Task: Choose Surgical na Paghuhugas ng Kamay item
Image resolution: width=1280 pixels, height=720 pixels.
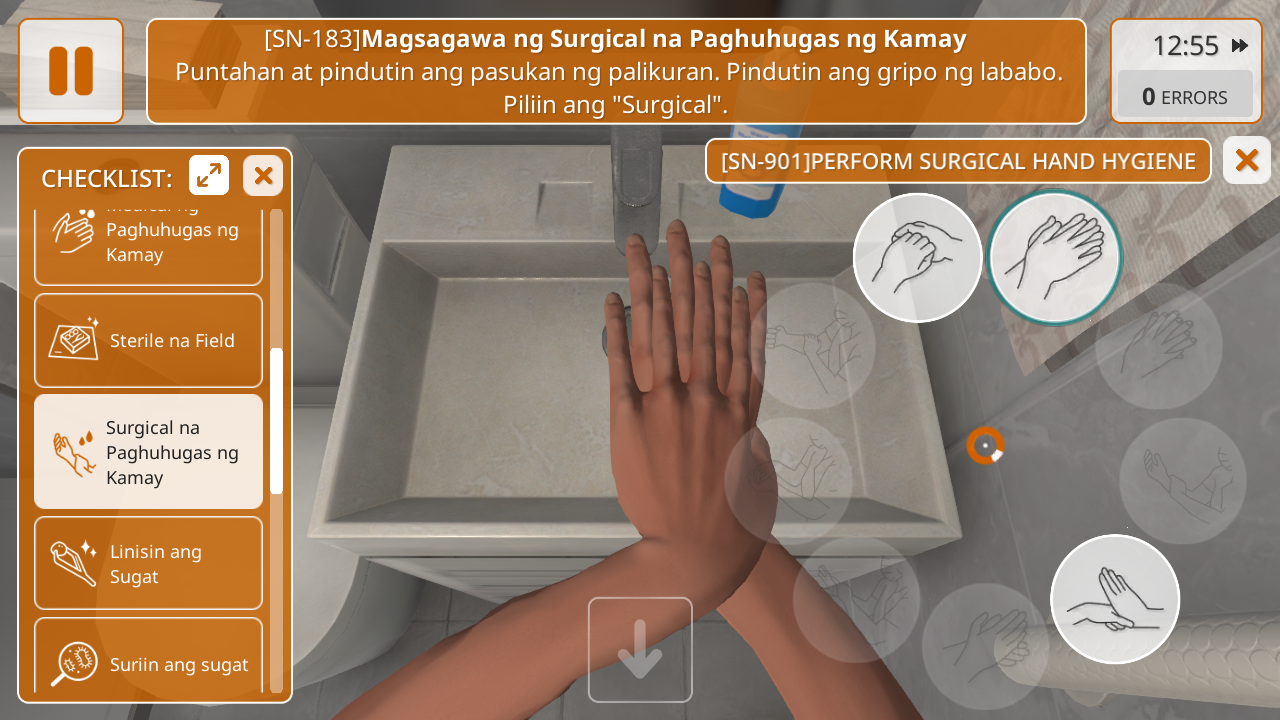Action: [x=148, y=452]
